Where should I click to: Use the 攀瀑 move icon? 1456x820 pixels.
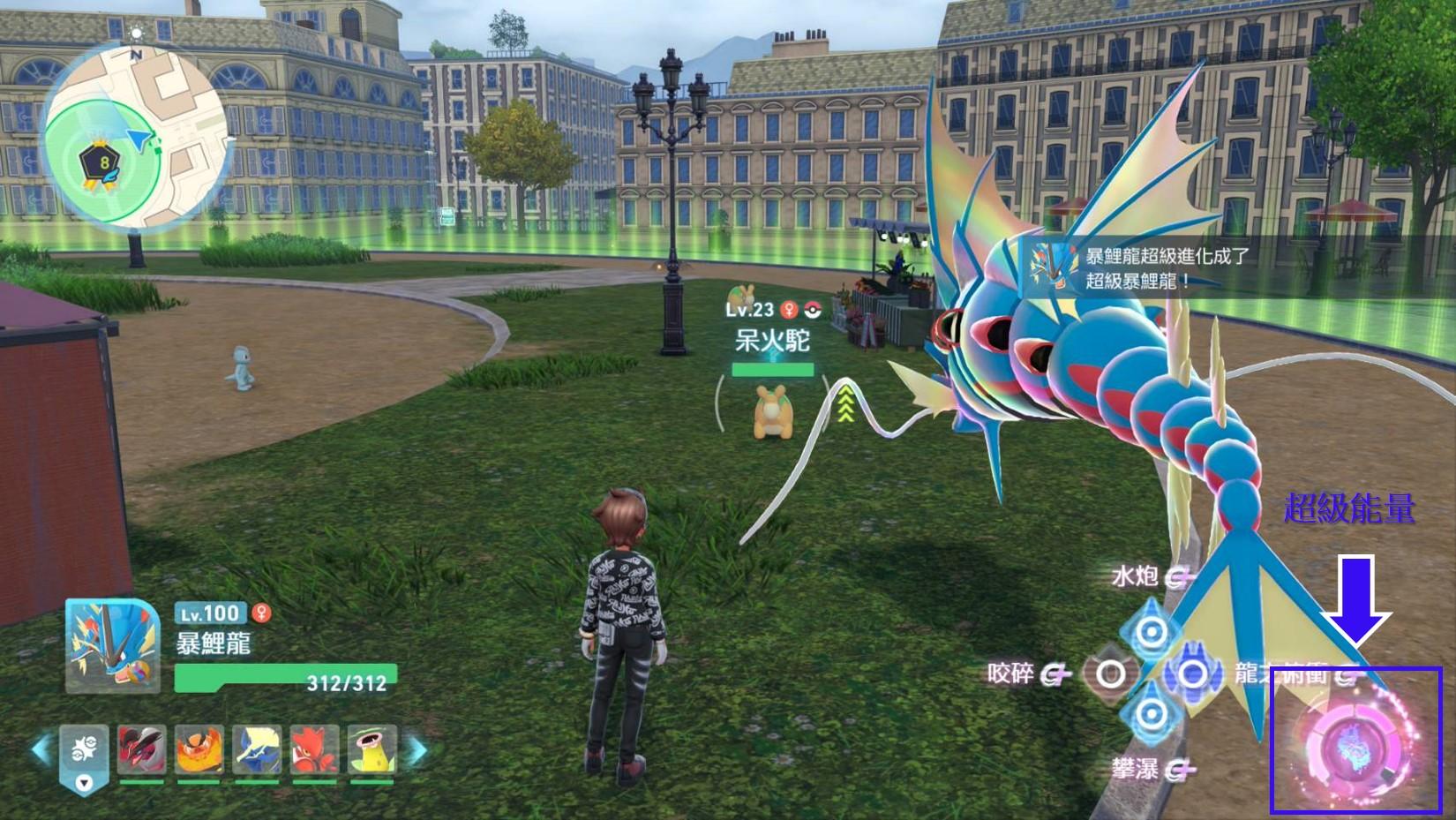pos(1151,714)
